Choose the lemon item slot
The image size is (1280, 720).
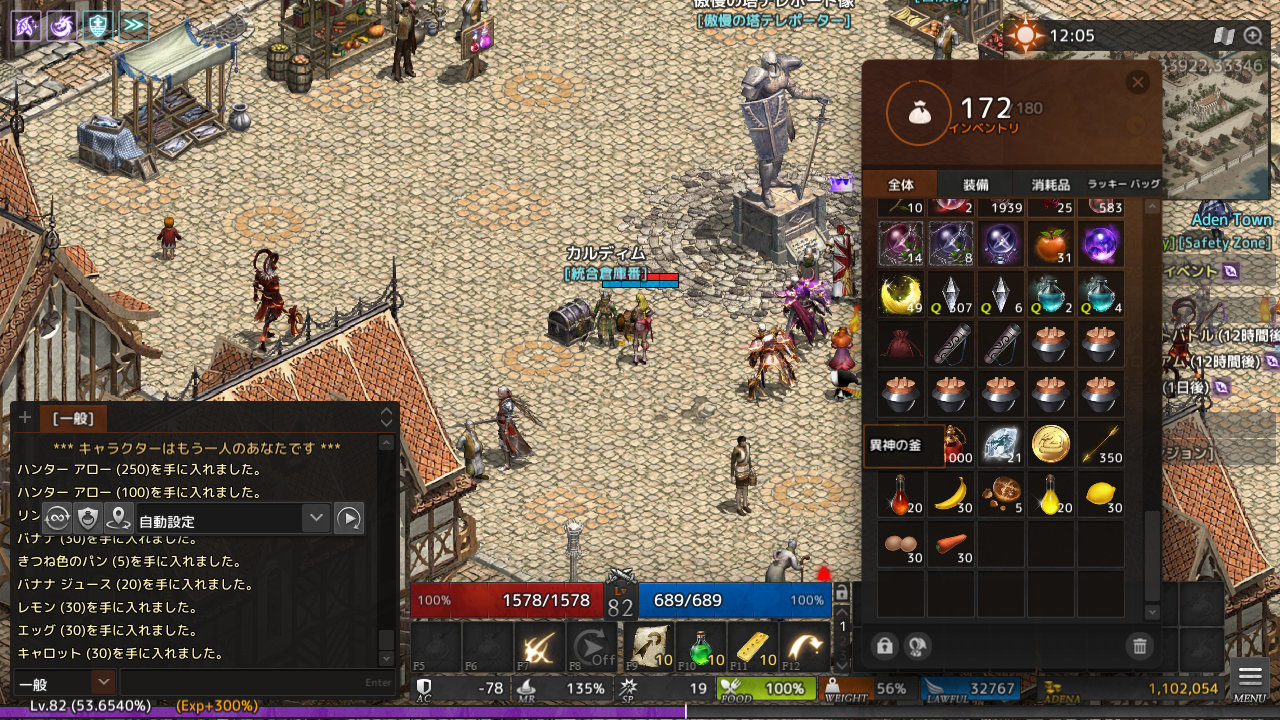click(x=1101, y=495)
